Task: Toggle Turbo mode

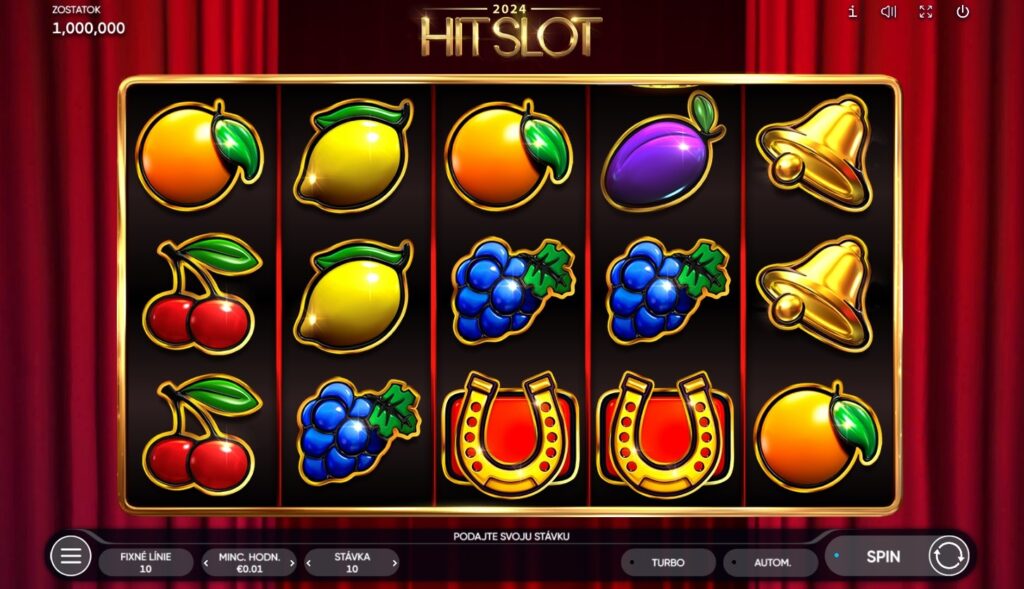Action: pos(668,562)
